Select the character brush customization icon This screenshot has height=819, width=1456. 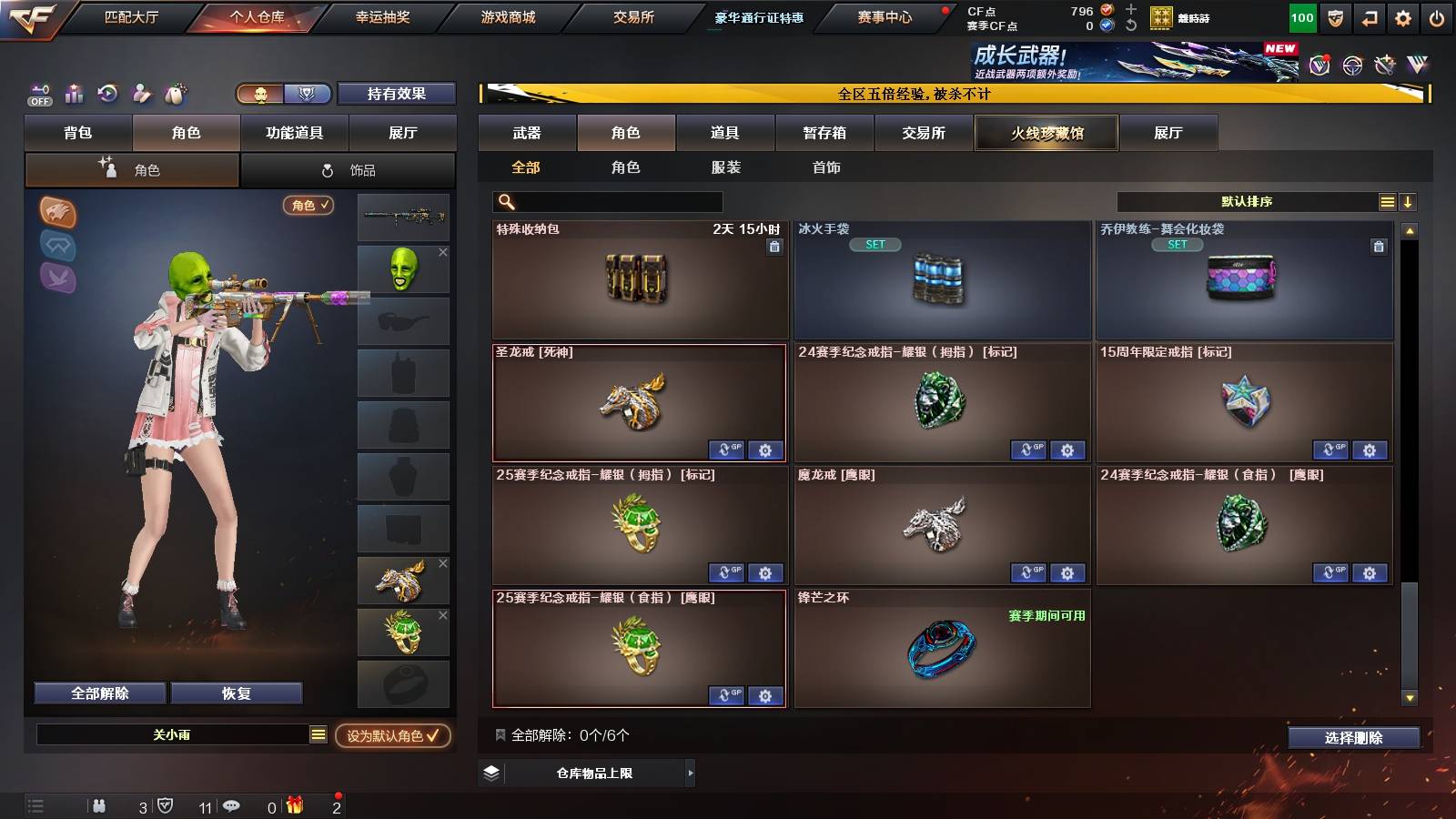coord(142,92)
